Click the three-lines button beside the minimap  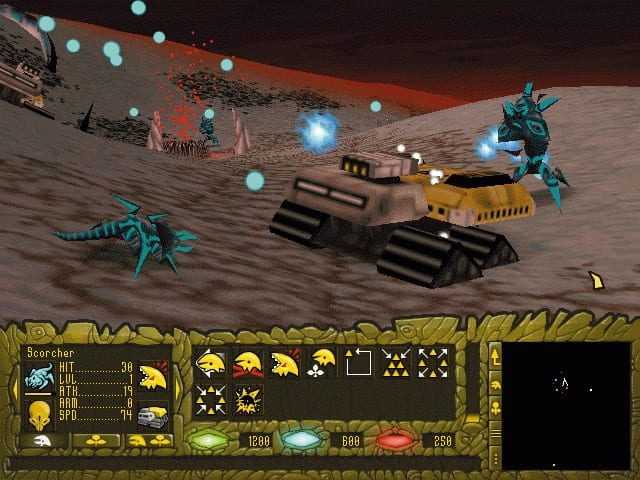click(494, 432)
